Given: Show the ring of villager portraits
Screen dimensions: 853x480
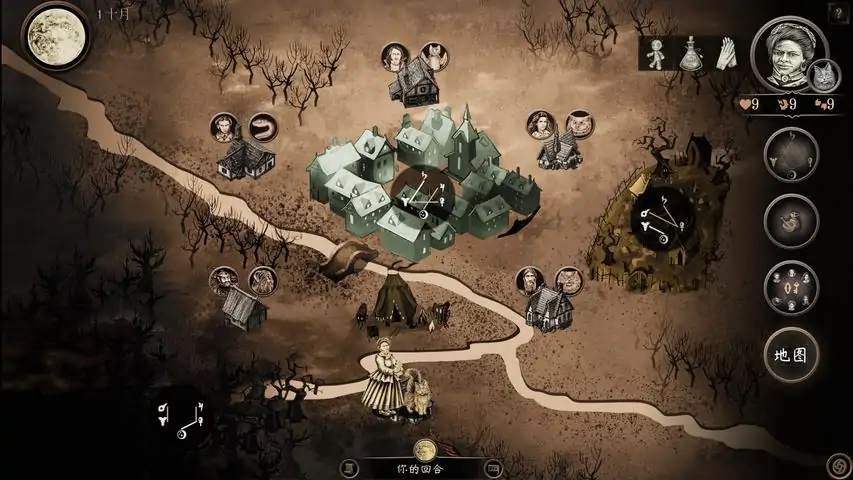Looking at the screenshot, I should click(x=791, y=287).
